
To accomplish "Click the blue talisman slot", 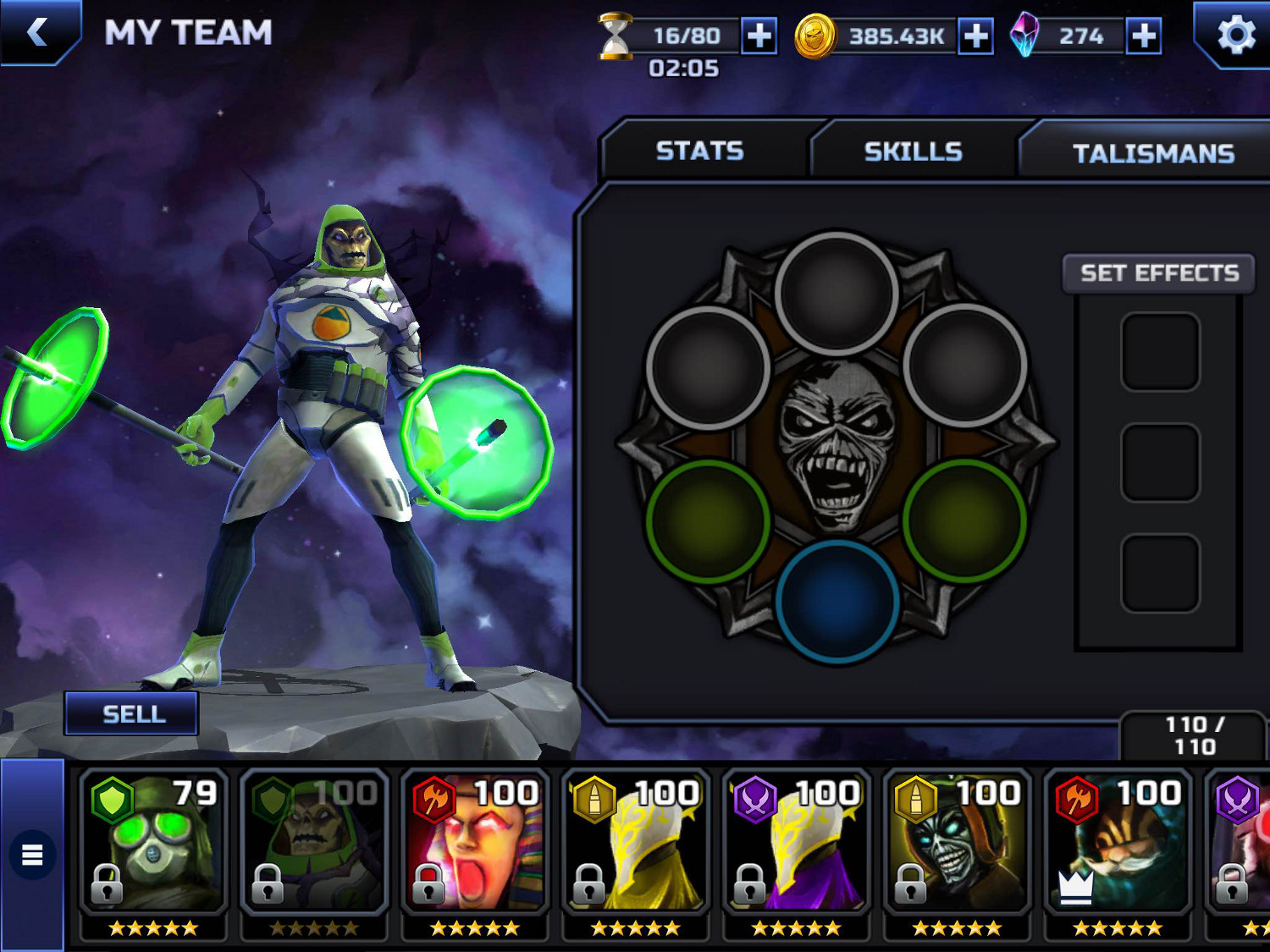I will (837, 600).
